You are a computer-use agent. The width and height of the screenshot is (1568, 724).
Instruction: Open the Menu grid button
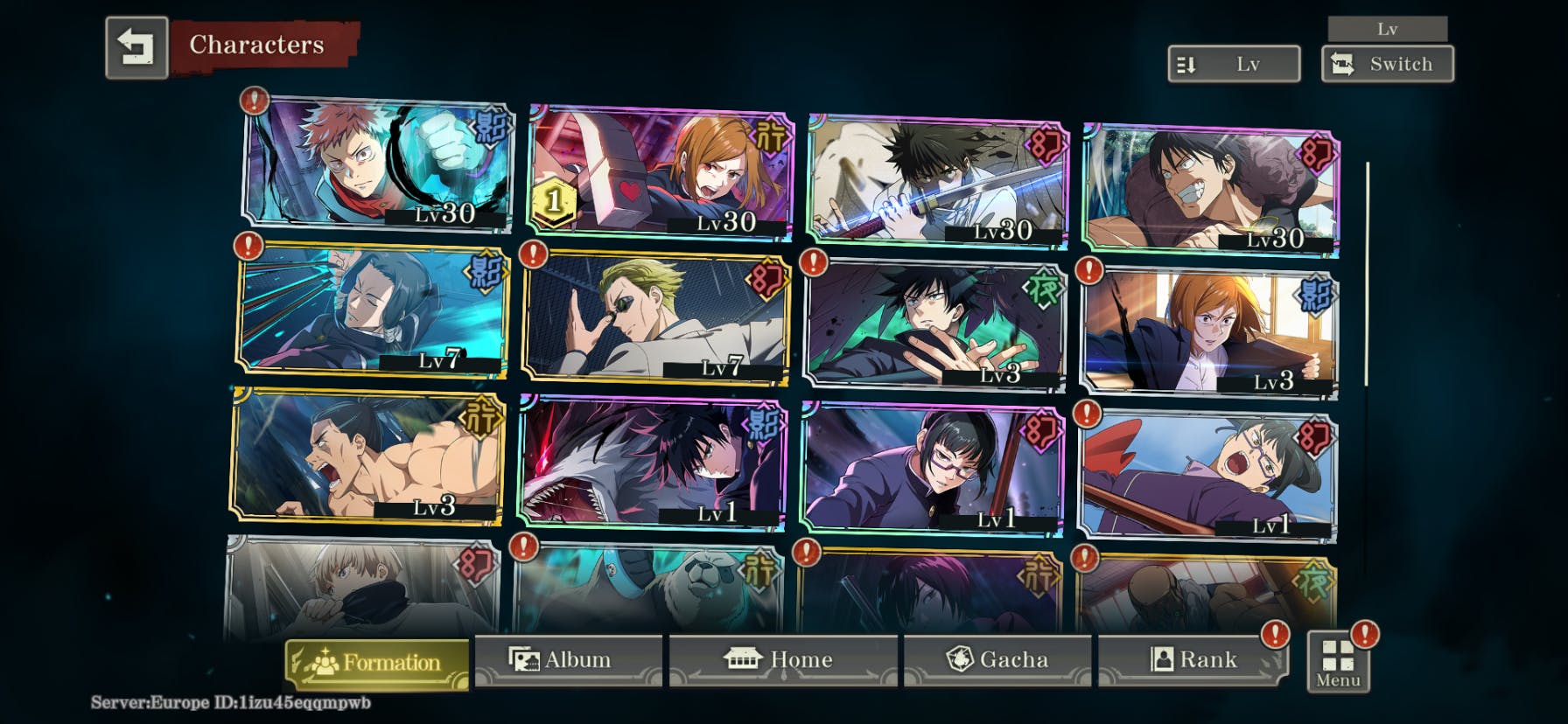1338,663
